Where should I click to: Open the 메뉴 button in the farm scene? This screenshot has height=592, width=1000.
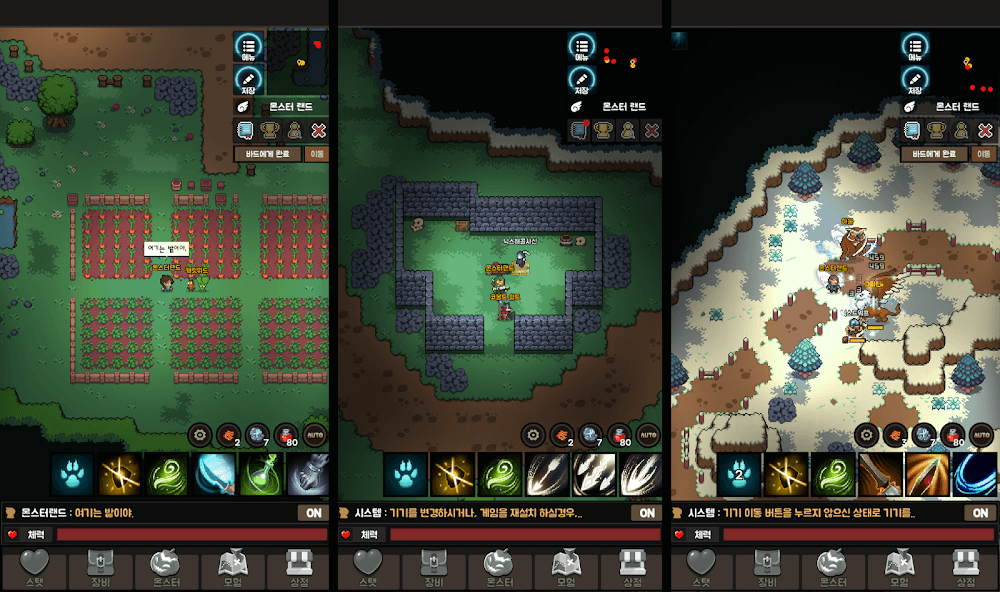(x=249, y=47)
